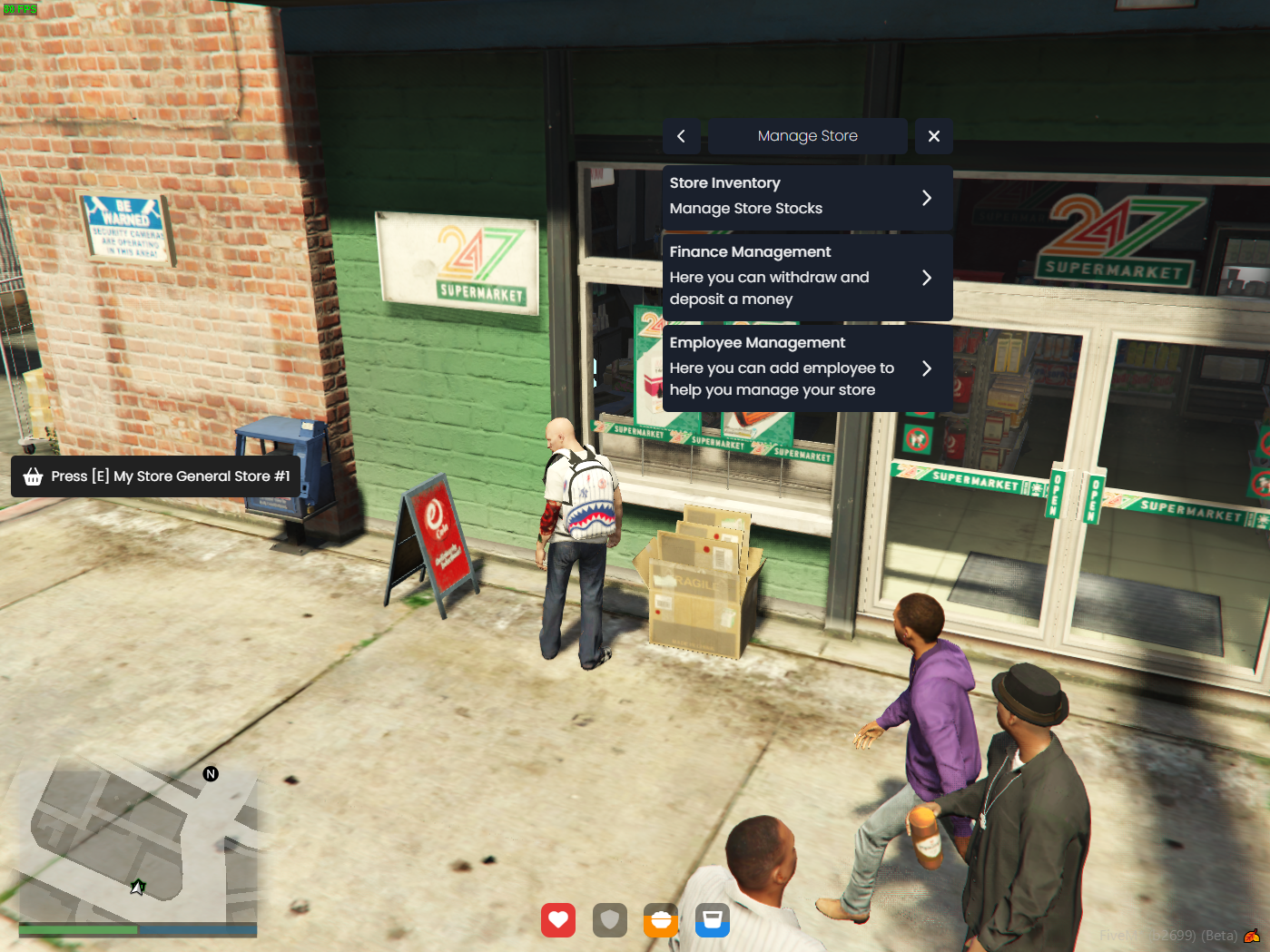Click the My Store General Store #1 prompt
This screenshot has width=1270, height=952.
coord(170,476)
